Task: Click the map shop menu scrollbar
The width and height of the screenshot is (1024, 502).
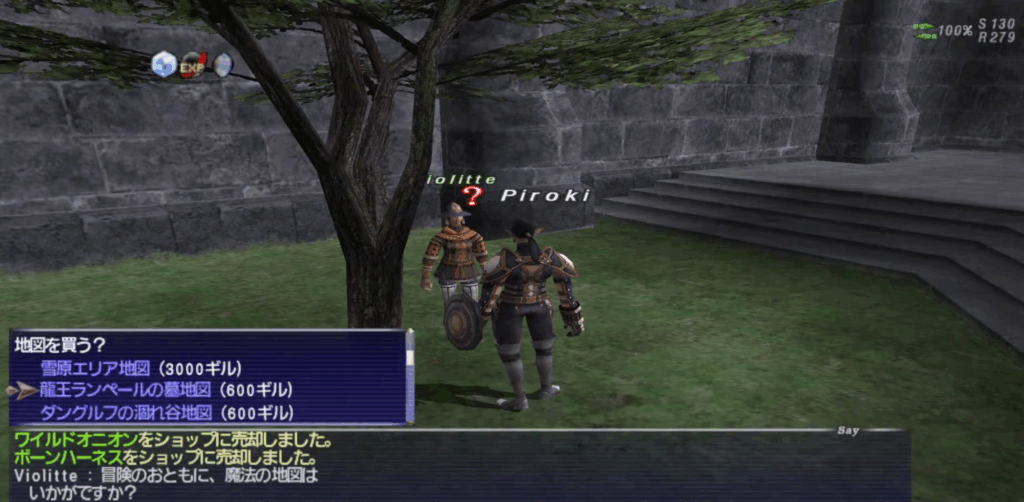Action: [409, 377]
